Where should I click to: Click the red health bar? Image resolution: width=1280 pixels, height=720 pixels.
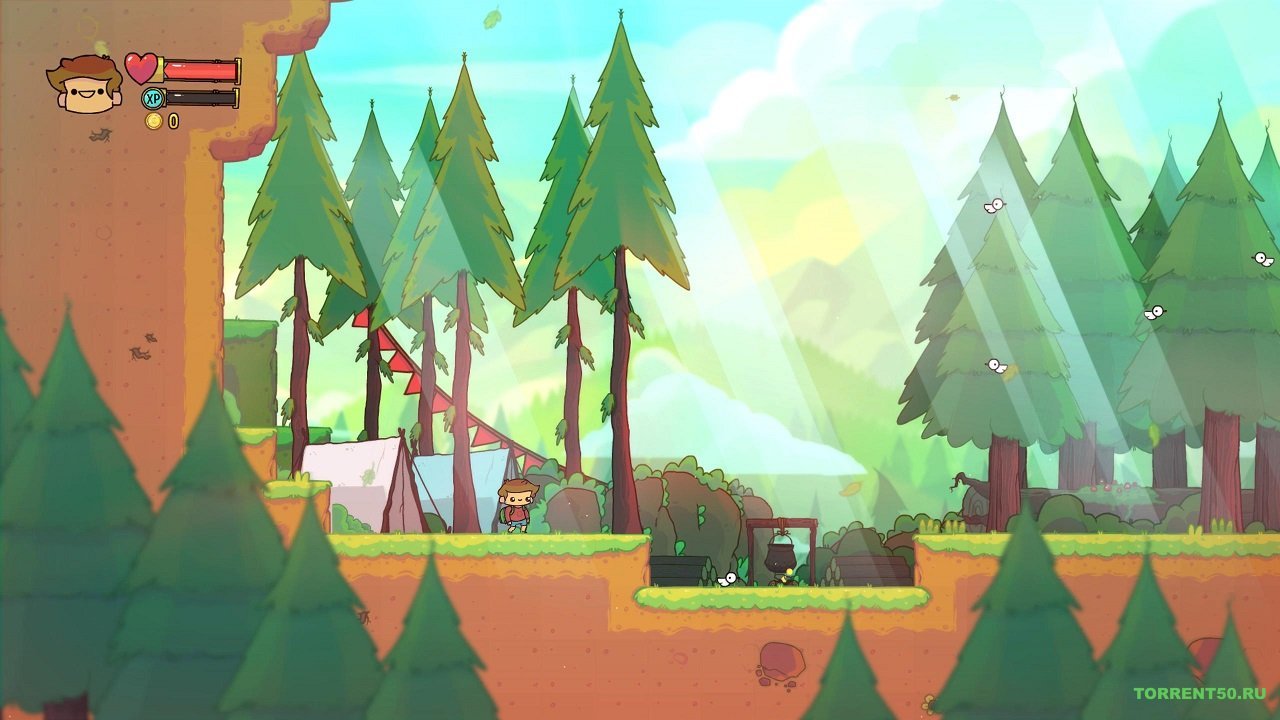coord(200,67)
